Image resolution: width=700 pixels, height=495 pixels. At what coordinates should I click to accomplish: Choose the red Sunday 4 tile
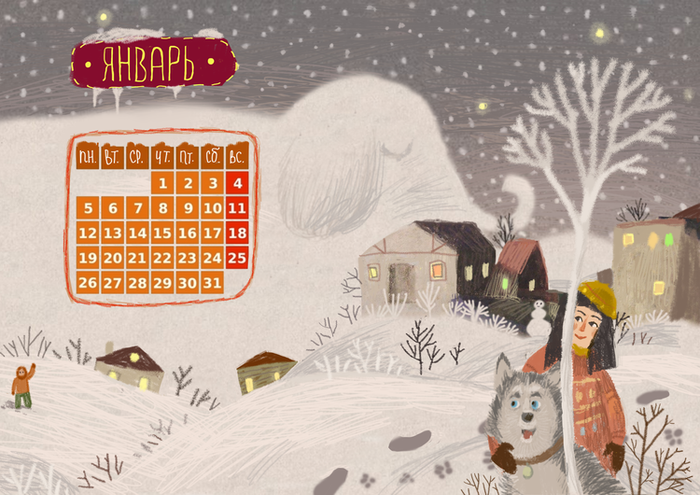236,183
